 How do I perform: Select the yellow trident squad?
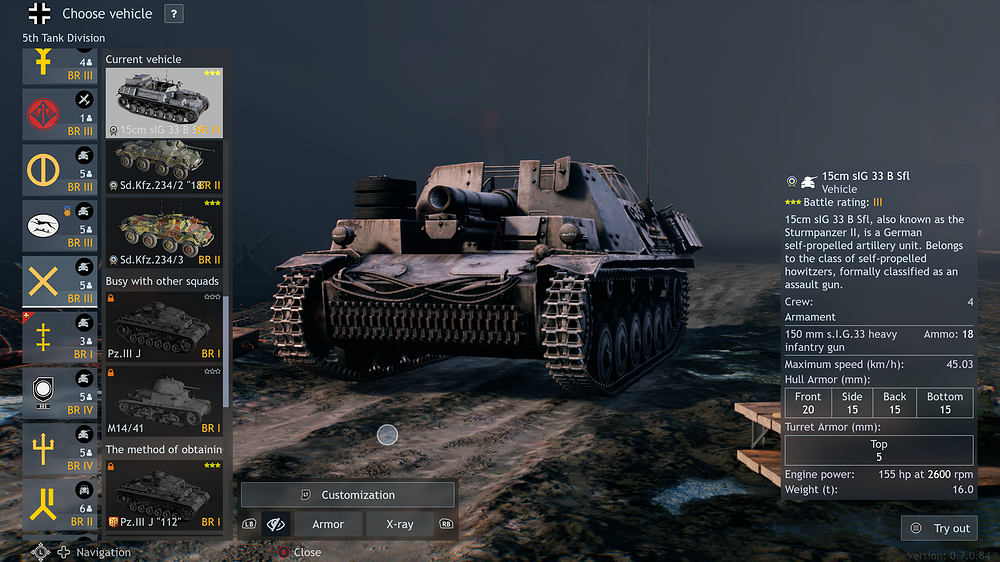60,449
